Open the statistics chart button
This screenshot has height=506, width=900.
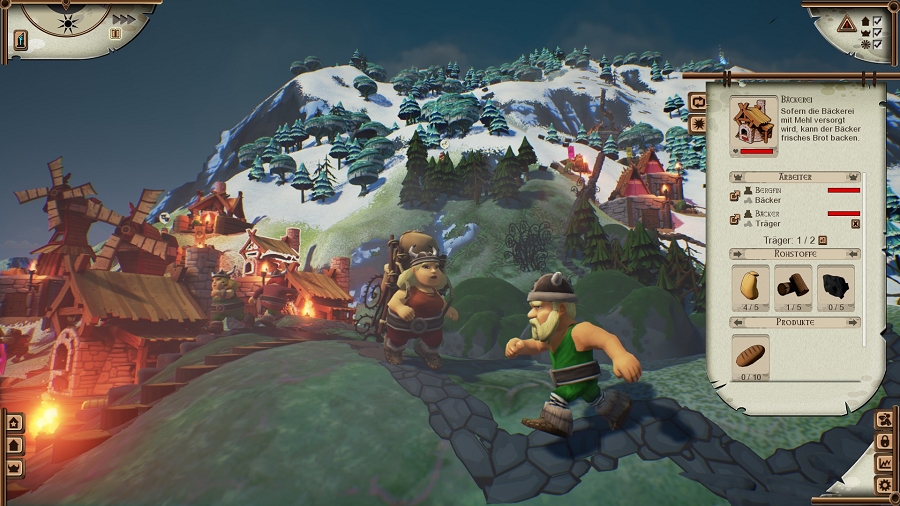(x=885, y=463)
